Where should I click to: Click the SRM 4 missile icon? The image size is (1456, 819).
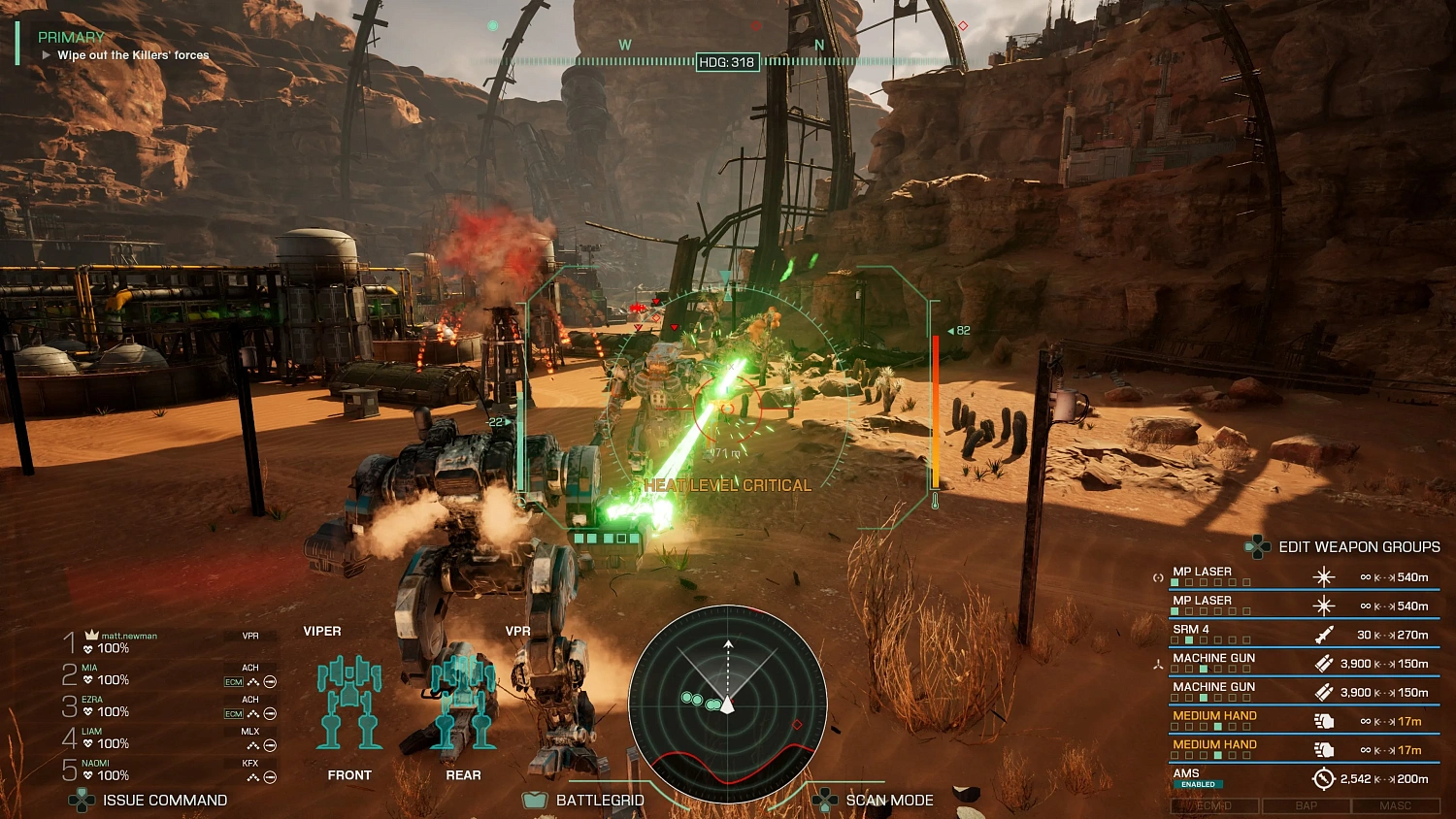[1323, 634]
